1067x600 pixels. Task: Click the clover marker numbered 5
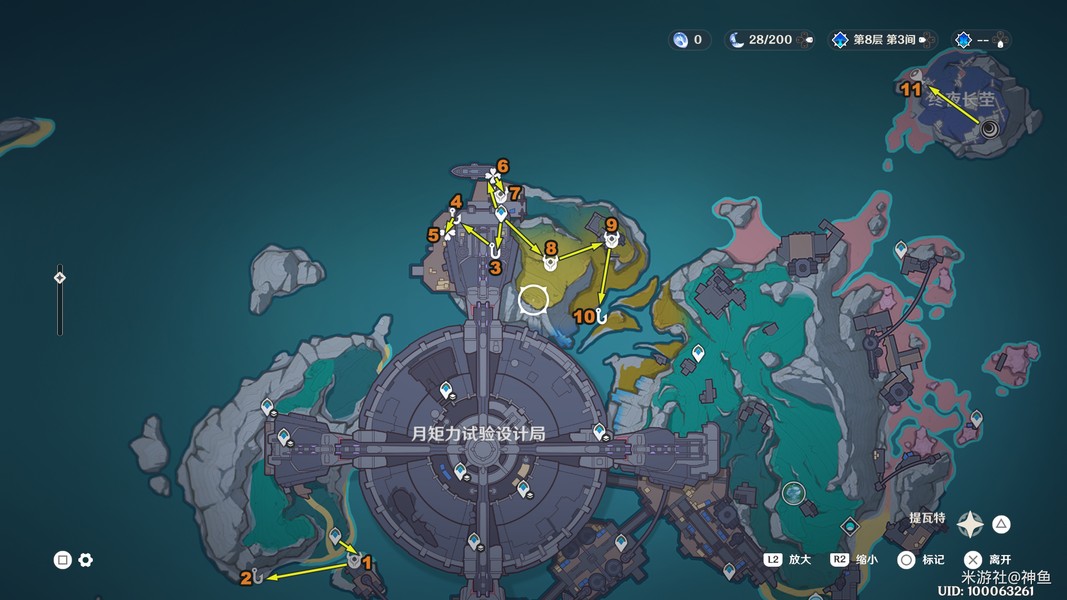(448, 233)
